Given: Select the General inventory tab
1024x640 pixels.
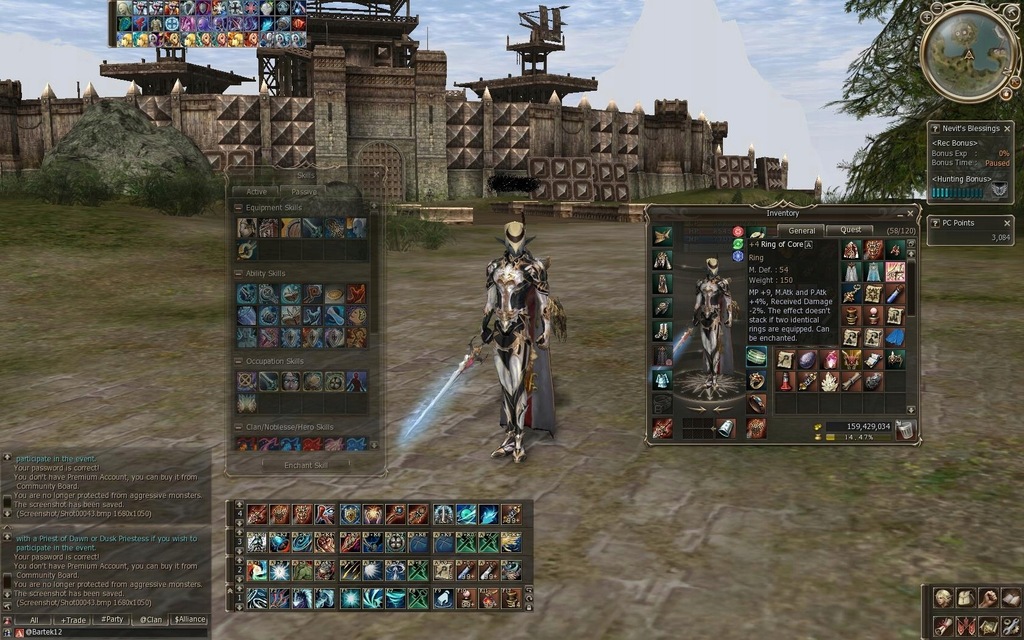Looking at the screenshot, I should click(x=801, y=230).
